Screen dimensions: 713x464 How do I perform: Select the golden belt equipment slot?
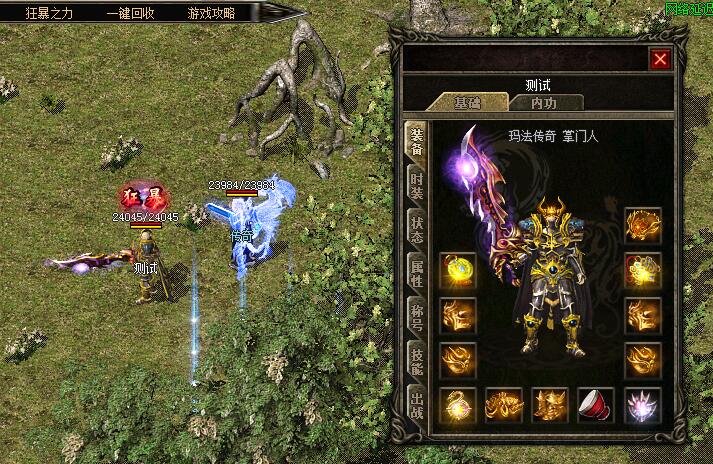pos(503,405)
